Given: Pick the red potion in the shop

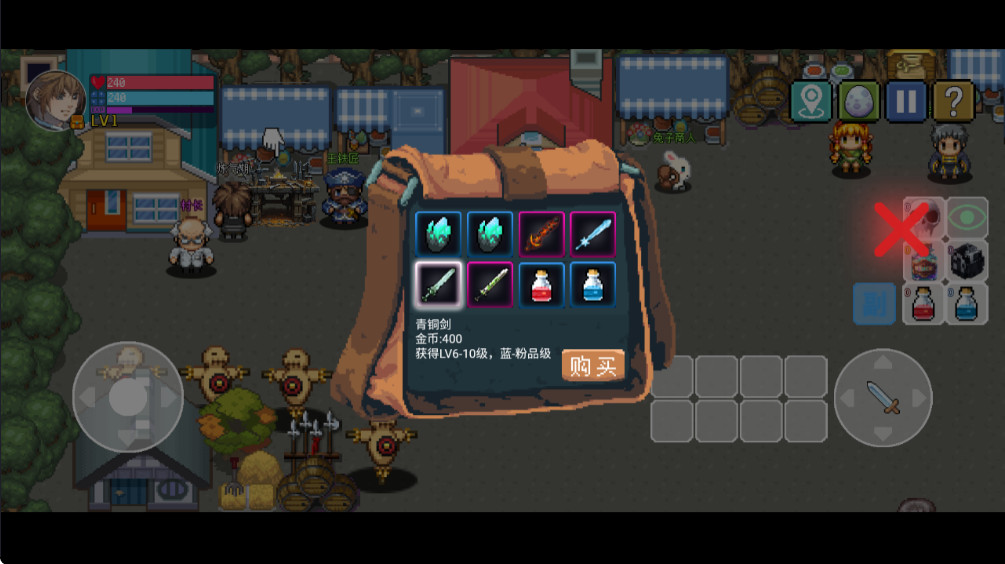Looking at the screenshot, I should pos(542,285).
